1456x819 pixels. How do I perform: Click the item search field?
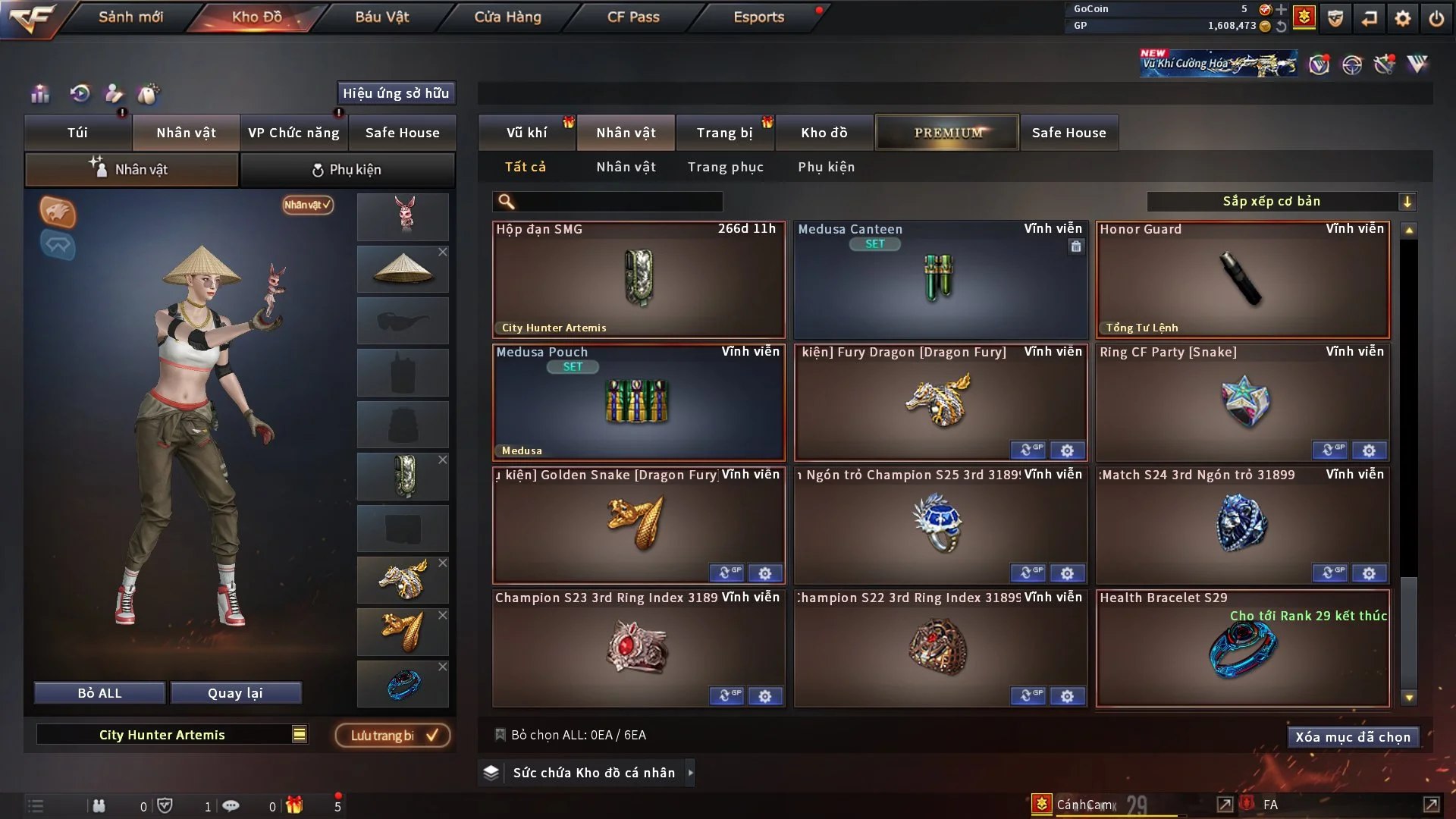618,202
